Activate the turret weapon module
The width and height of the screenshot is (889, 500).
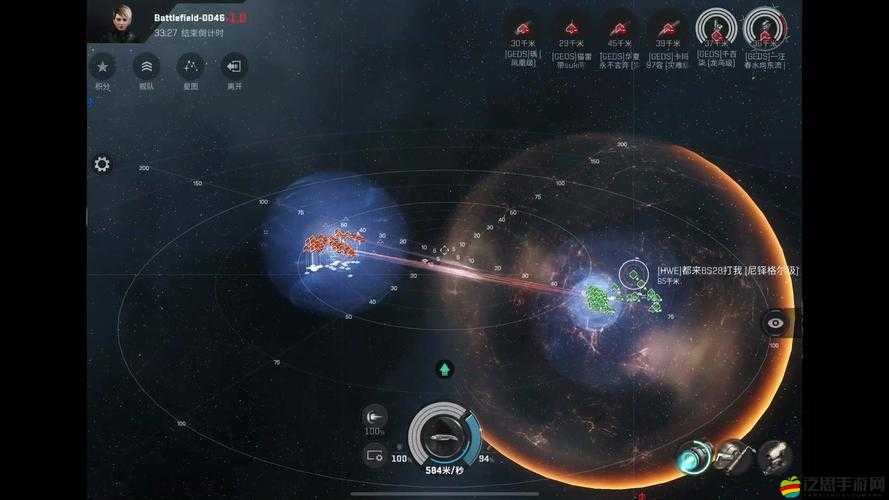point(733,456)
